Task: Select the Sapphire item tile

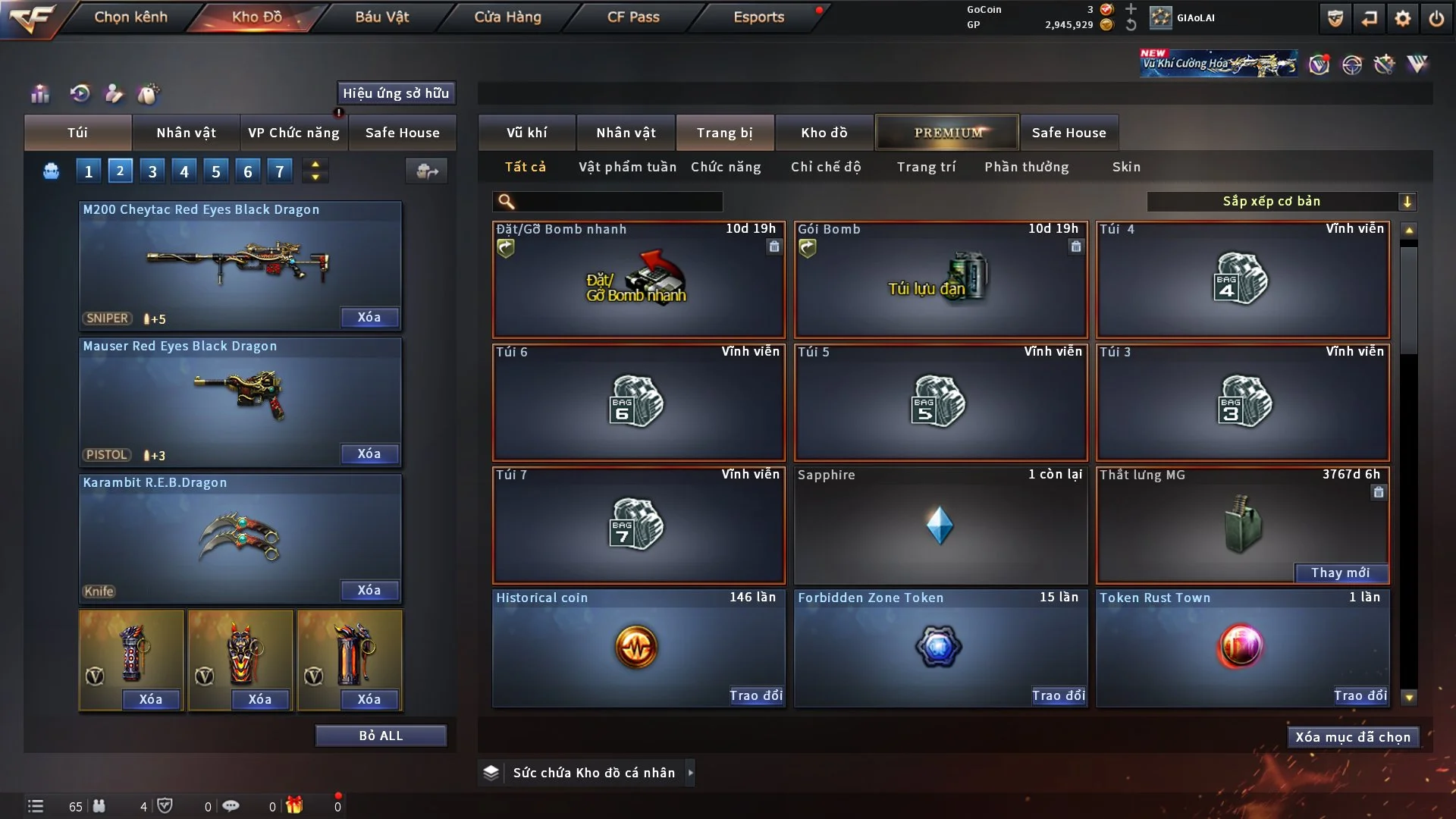Action: [940, 525]
